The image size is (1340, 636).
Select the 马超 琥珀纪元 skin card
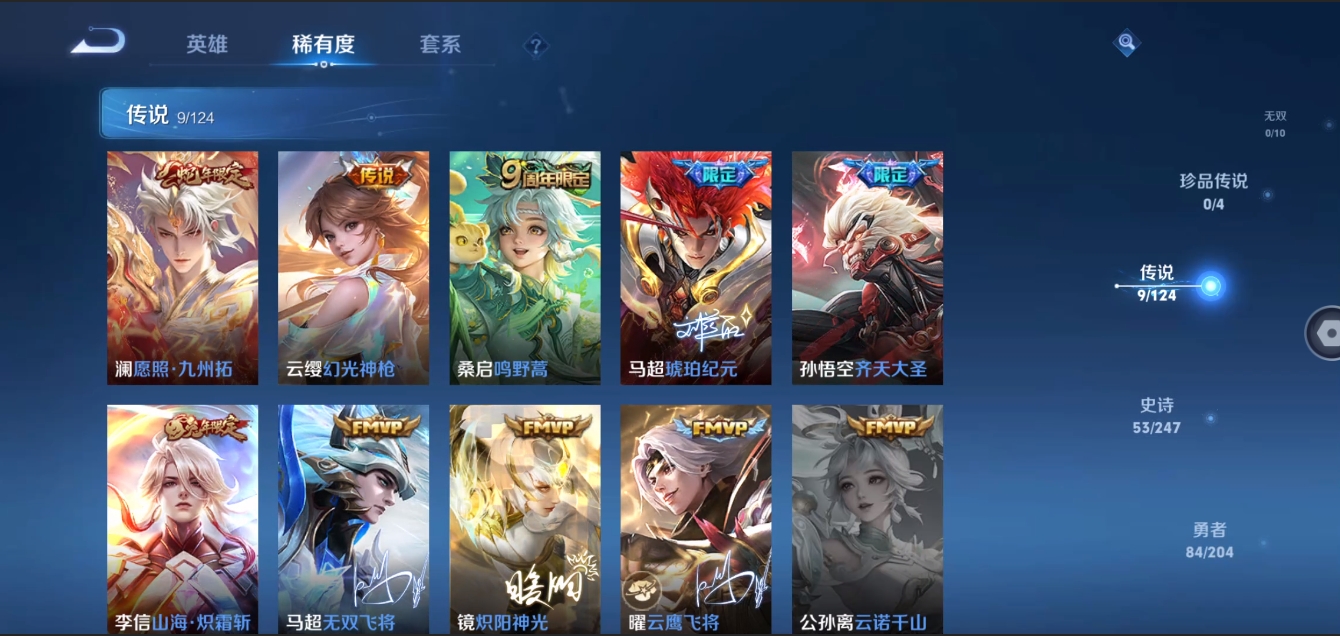pos(696,267)
